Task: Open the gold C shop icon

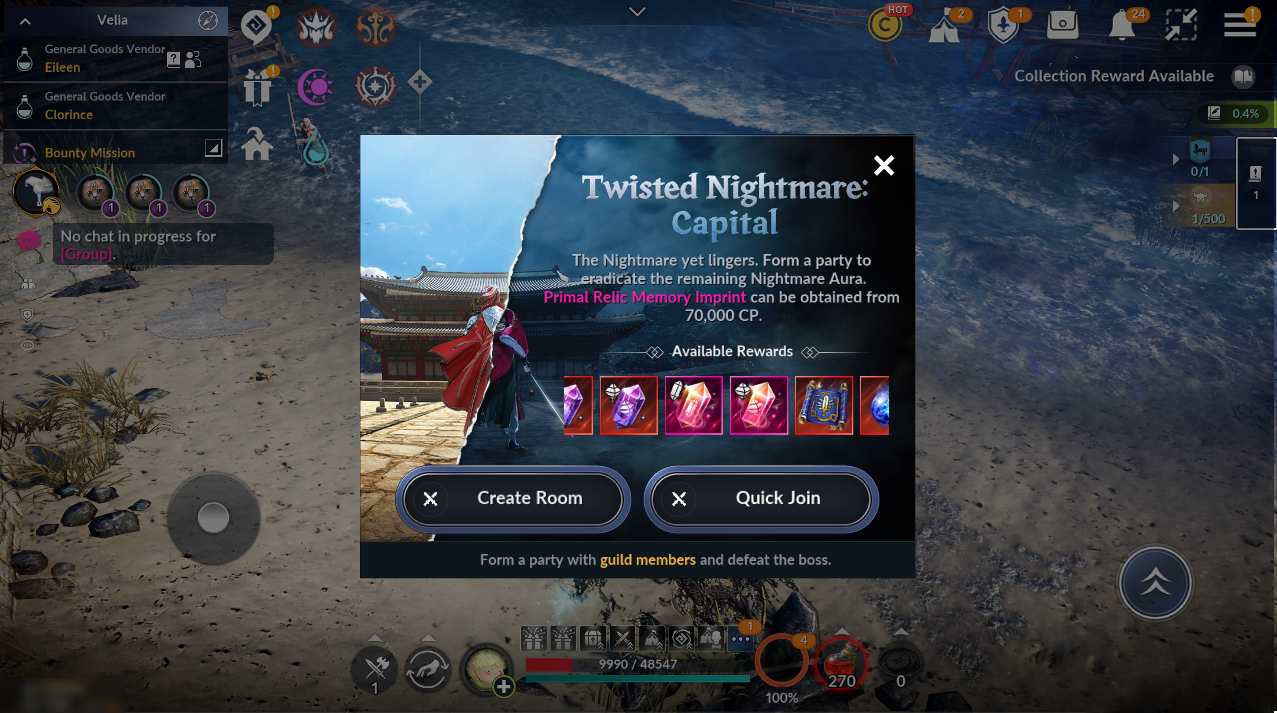Action: coord(885,26)
